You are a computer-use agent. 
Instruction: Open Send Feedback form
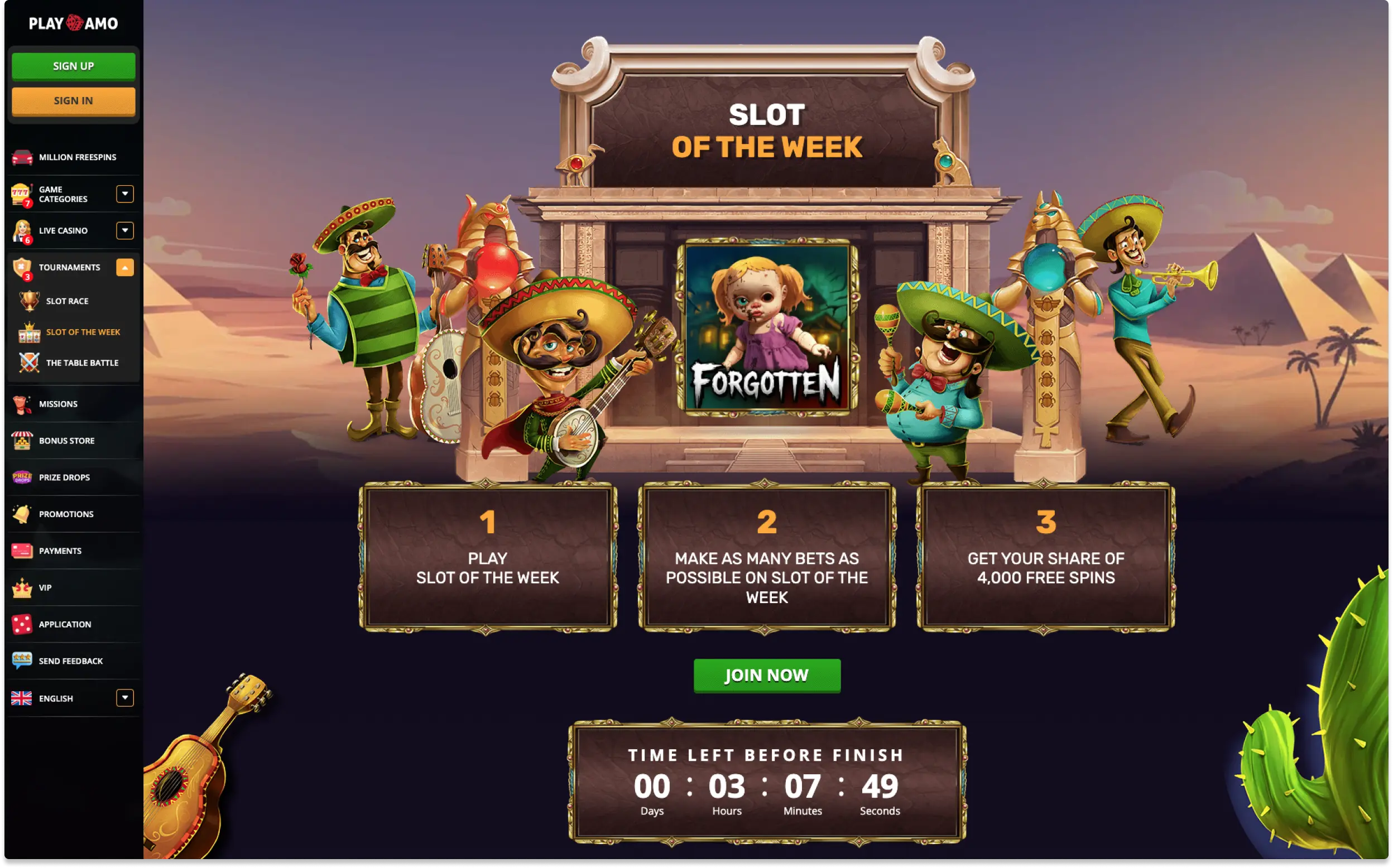(x=71, y=662)
